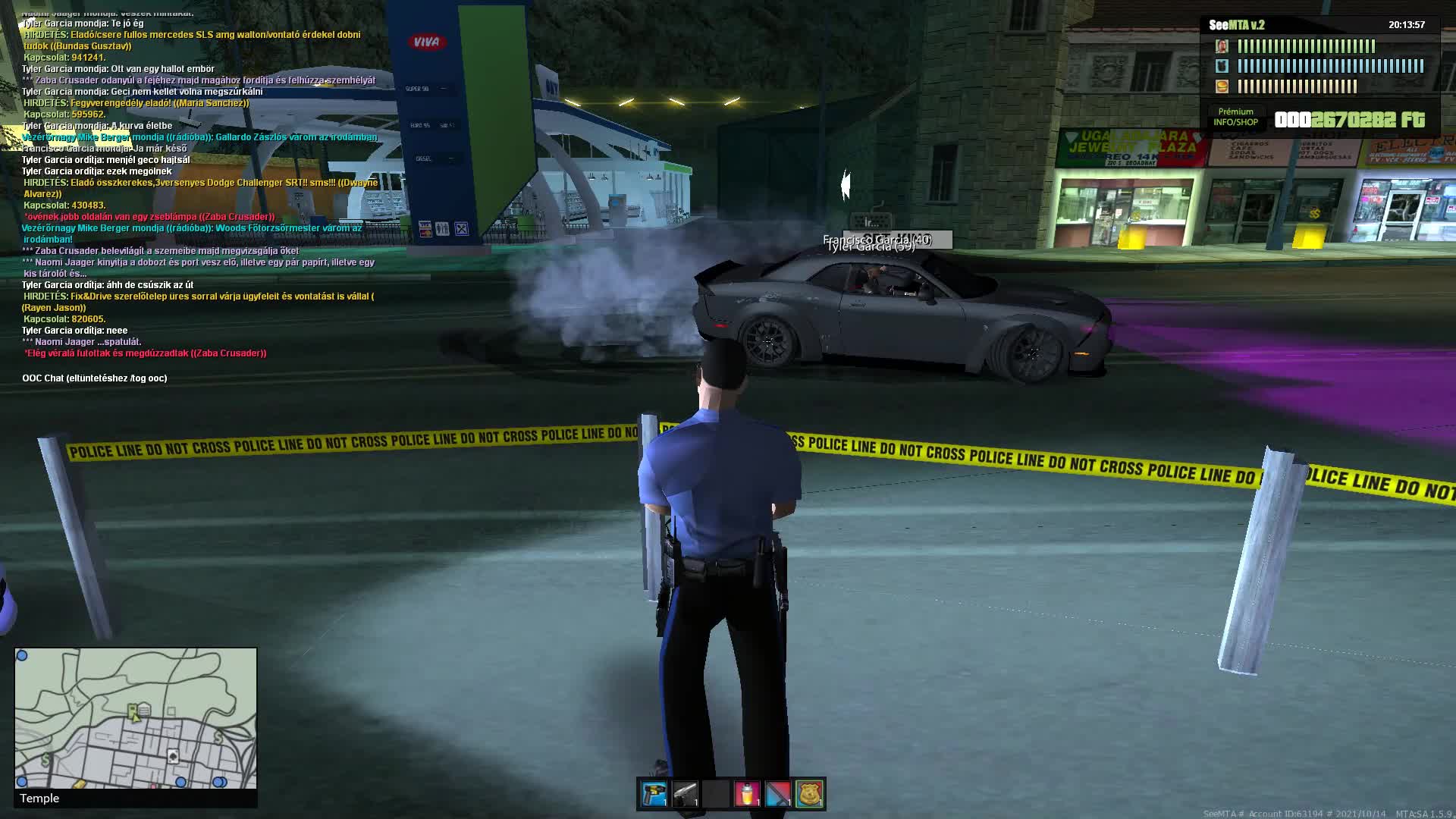Image resolution: width=1456 pixels, height=819 pixels.
Task: Activate the gold police badge slot
Action: click(809, 794)
